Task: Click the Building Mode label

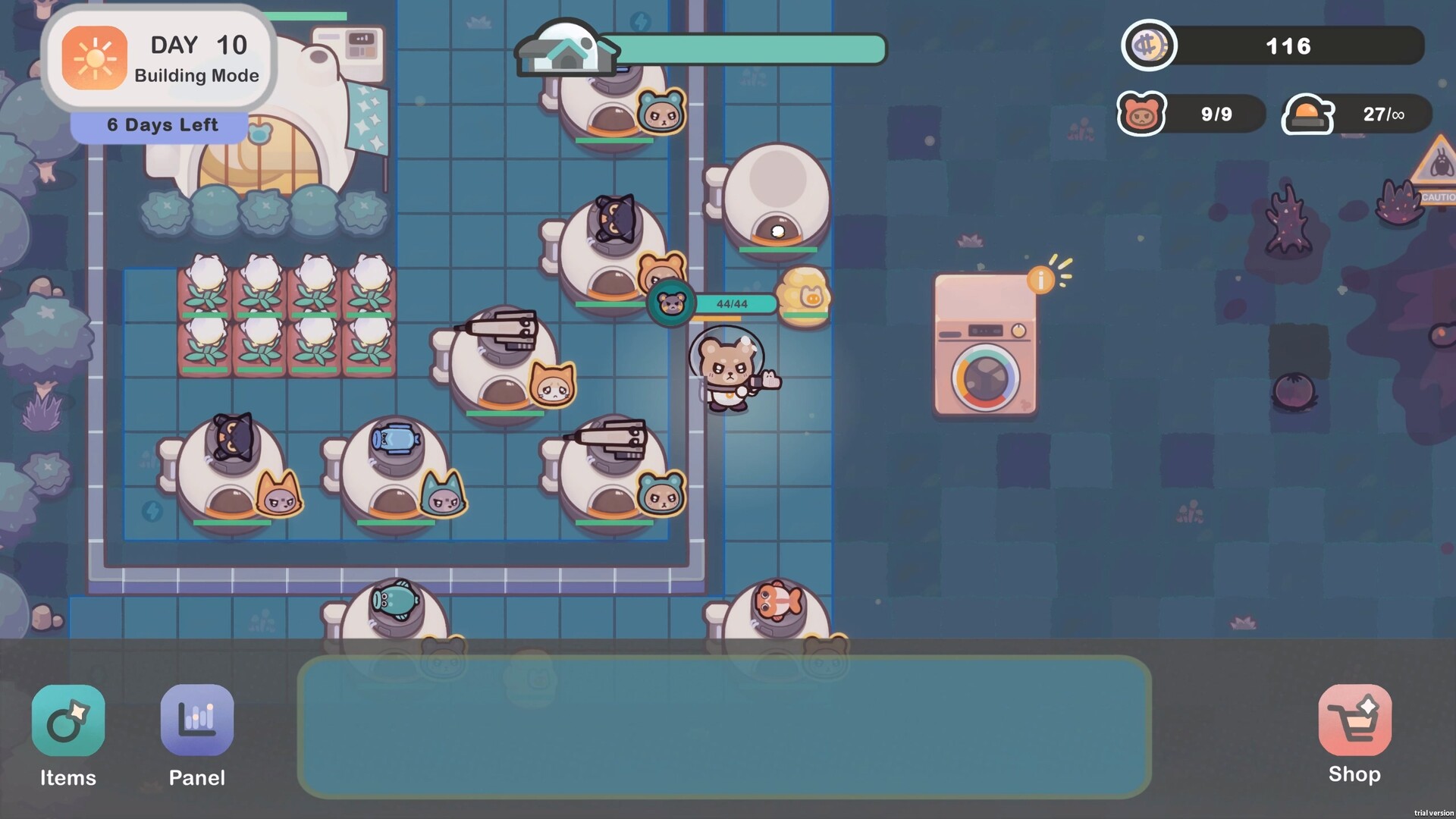Action: (x=196, y=76)
